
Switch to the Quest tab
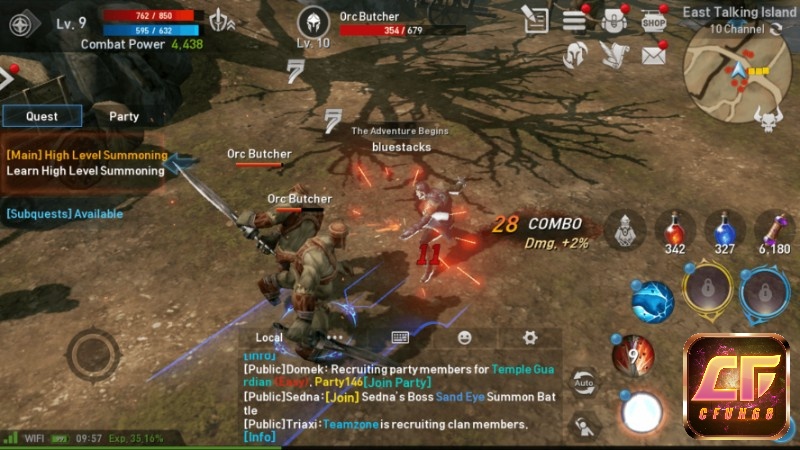(x=42, y=116)
